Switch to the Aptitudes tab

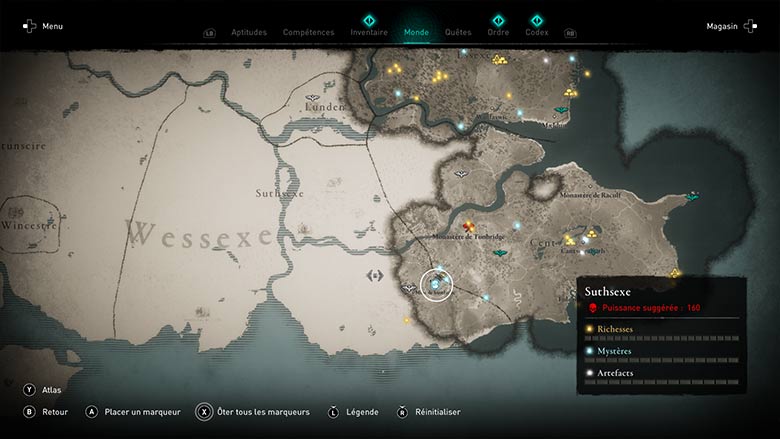click(249, 32)
